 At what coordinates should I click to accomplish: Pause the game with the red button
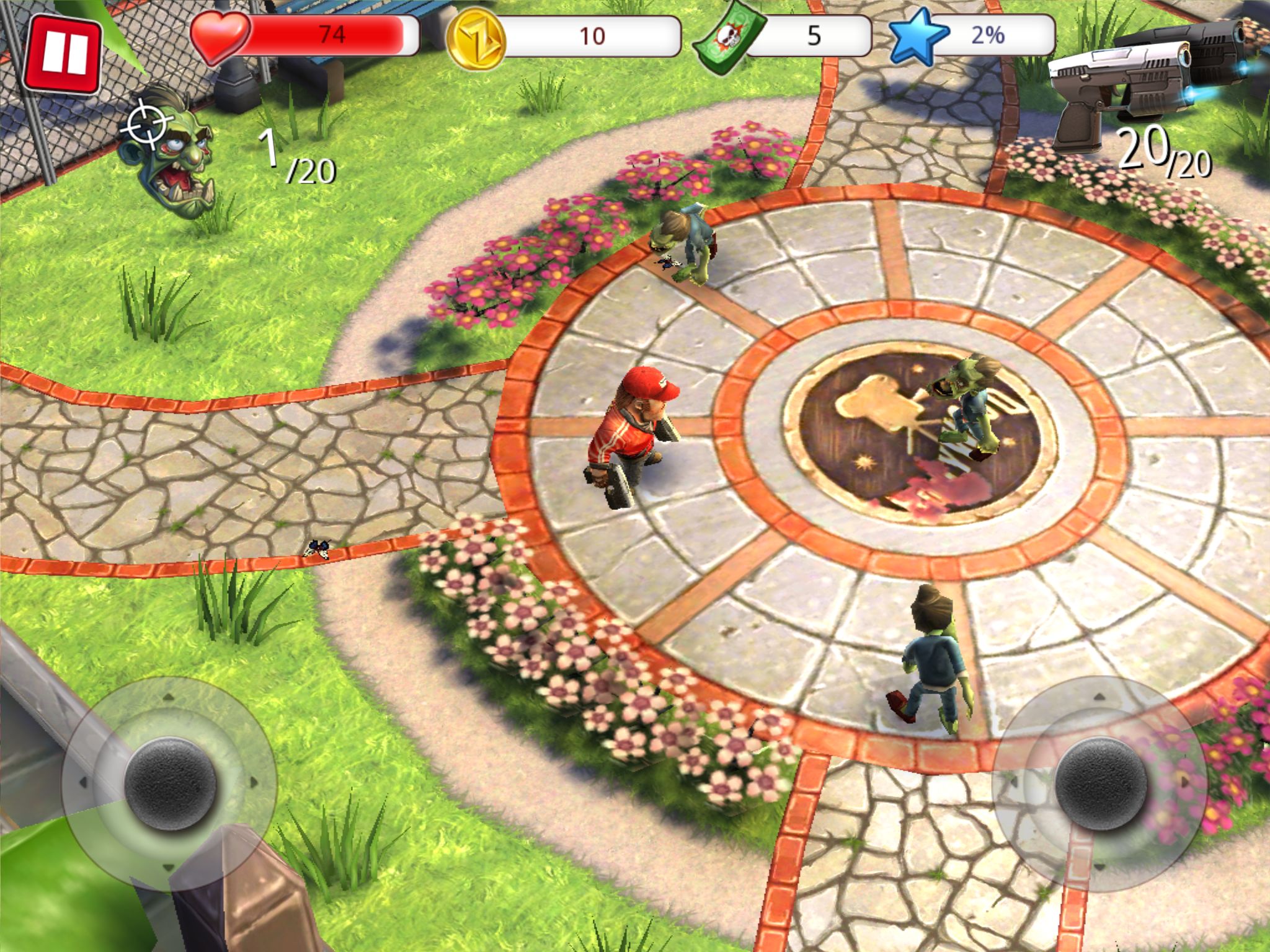(63, 54)
